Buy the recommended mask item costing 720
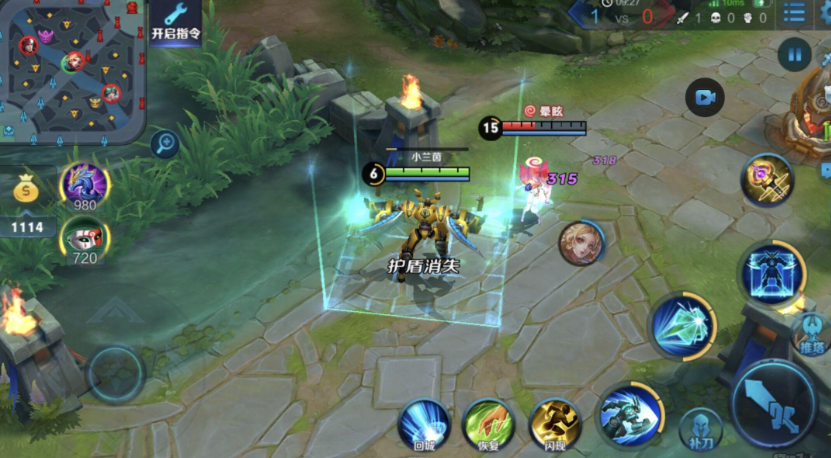The height and width of the screenshot is (458, 831). click(85, 239)
